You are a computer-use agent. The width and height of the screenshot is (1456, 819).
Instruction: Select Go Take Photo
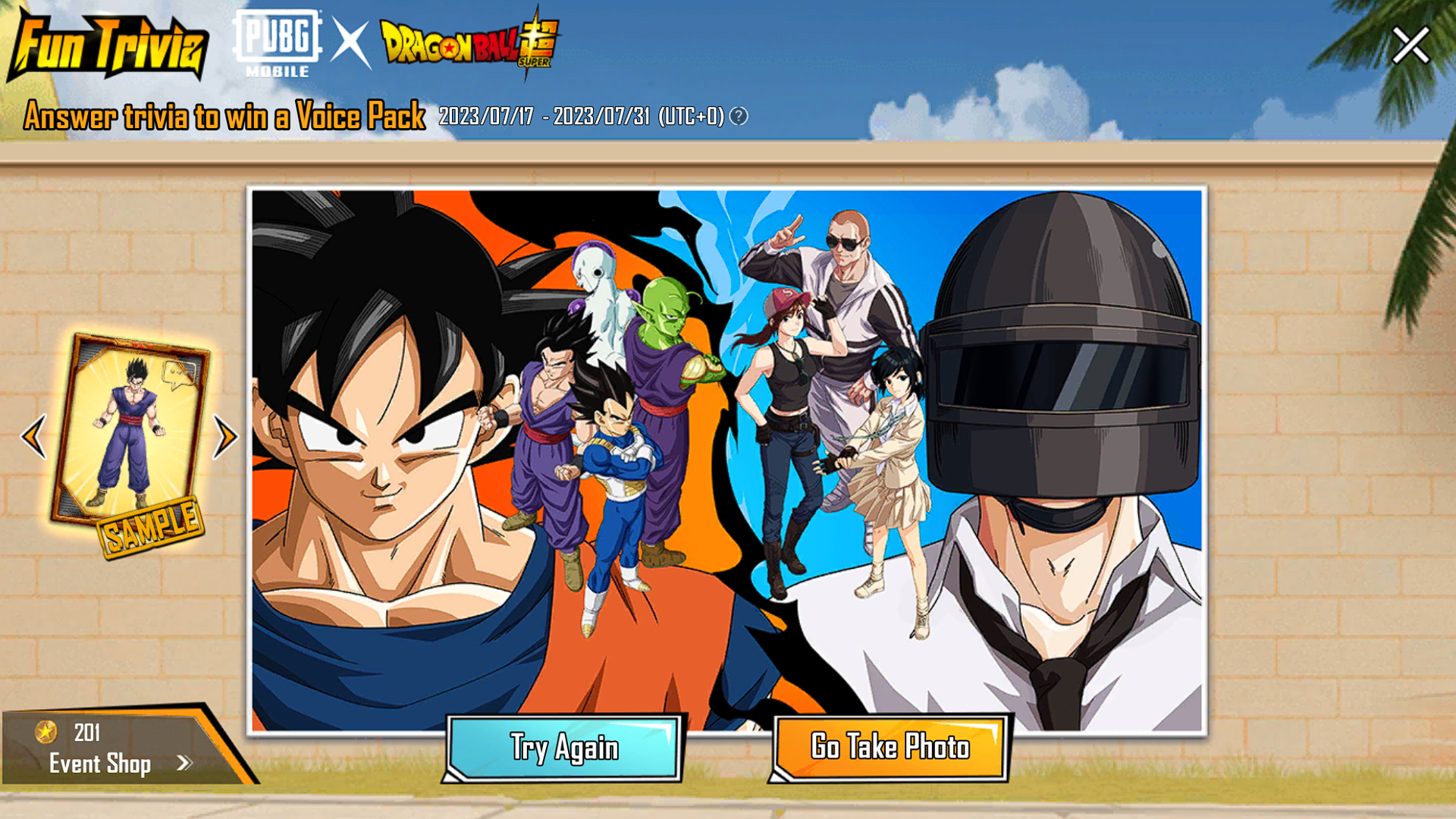pyautogui.click(x=890, y=748)
